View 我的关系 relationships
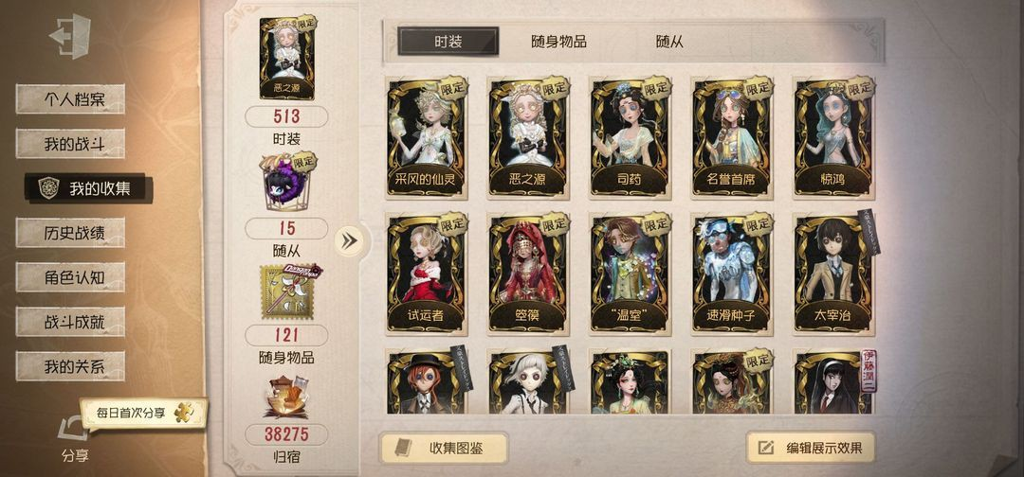Screen dimensions: 1024x477 tap(70, 366)
